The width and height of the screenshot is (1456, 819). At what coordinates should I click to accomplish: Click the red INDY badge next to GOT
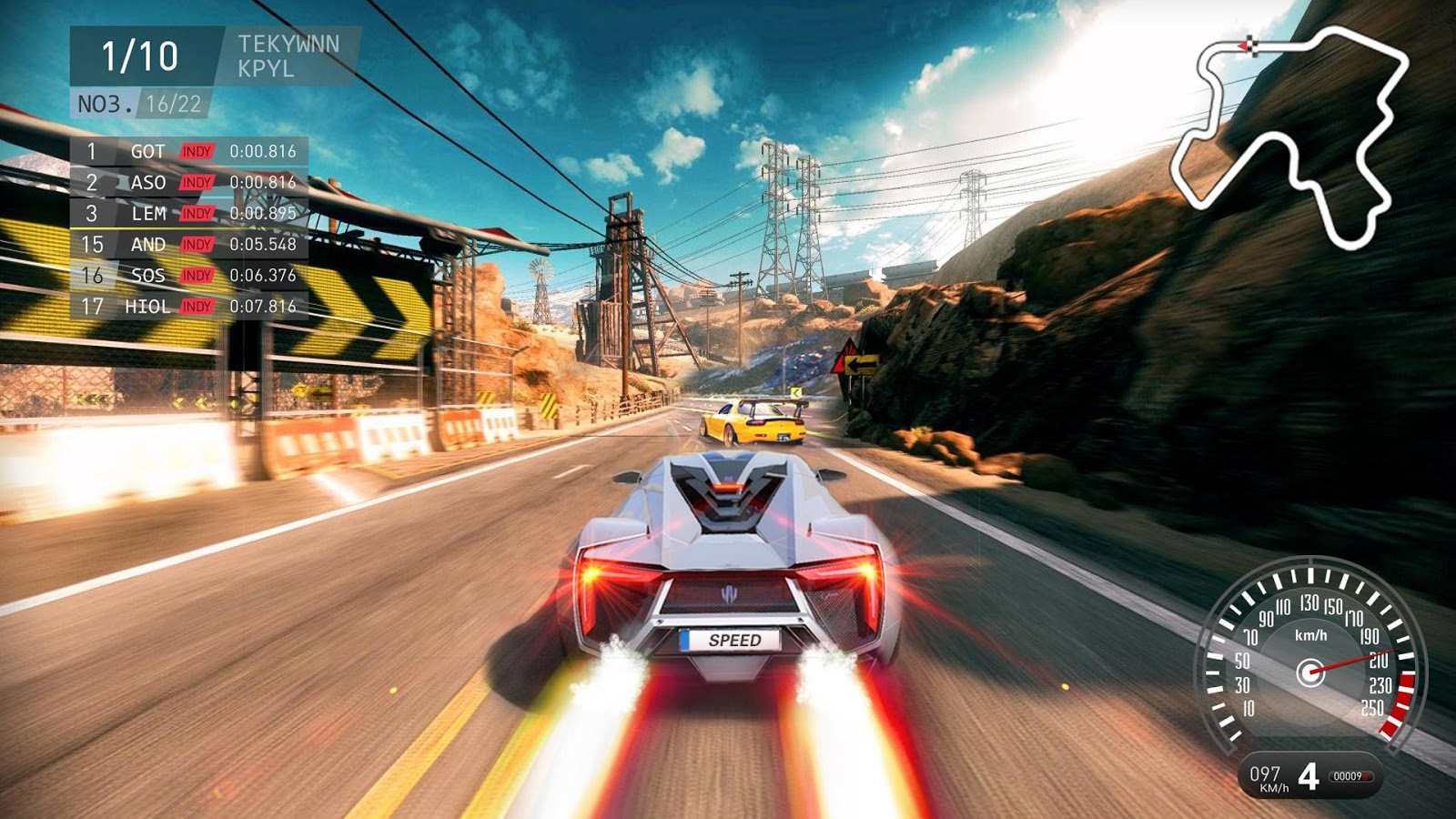(x=197, y=151)
